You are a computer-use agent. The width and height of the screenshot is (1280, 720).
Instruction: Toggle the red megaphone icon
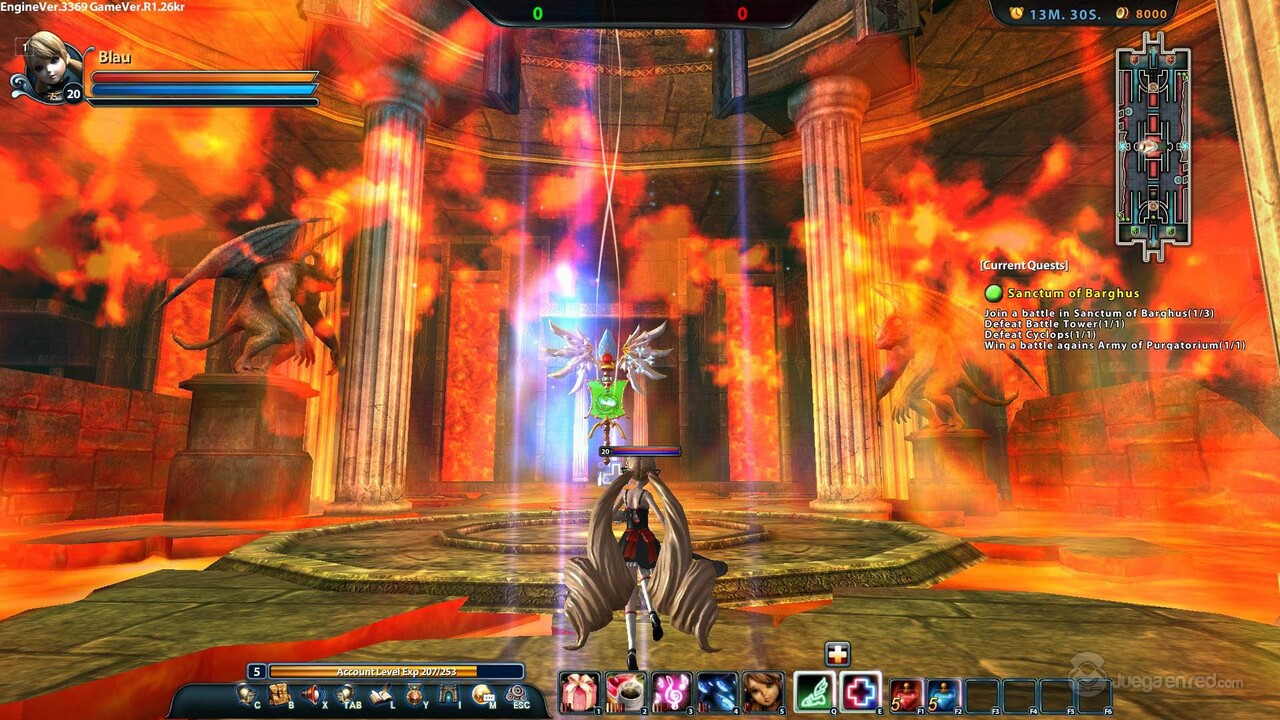pos(313,694)
